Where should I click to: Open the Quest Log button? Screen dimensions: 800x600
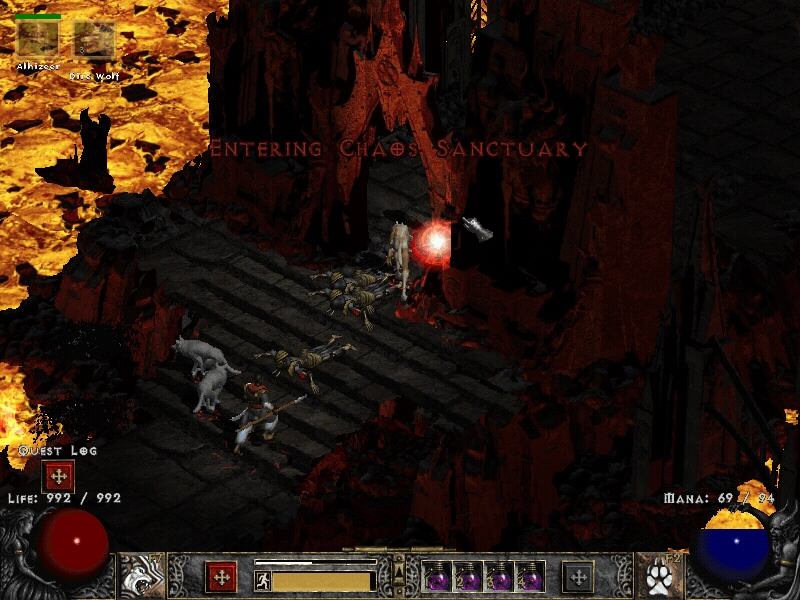59,476
